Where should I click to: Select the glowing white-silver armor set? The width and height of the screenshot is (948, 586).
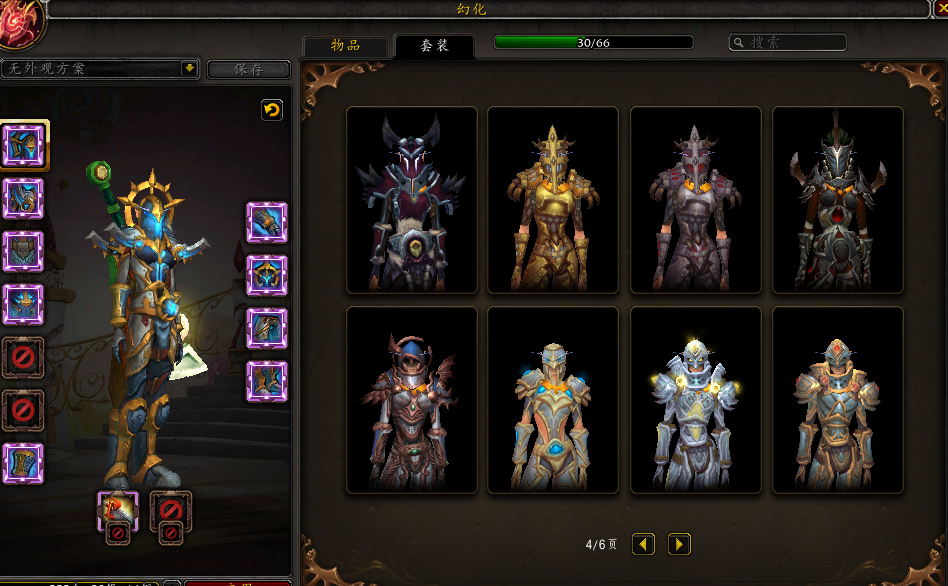coord(696,400)
